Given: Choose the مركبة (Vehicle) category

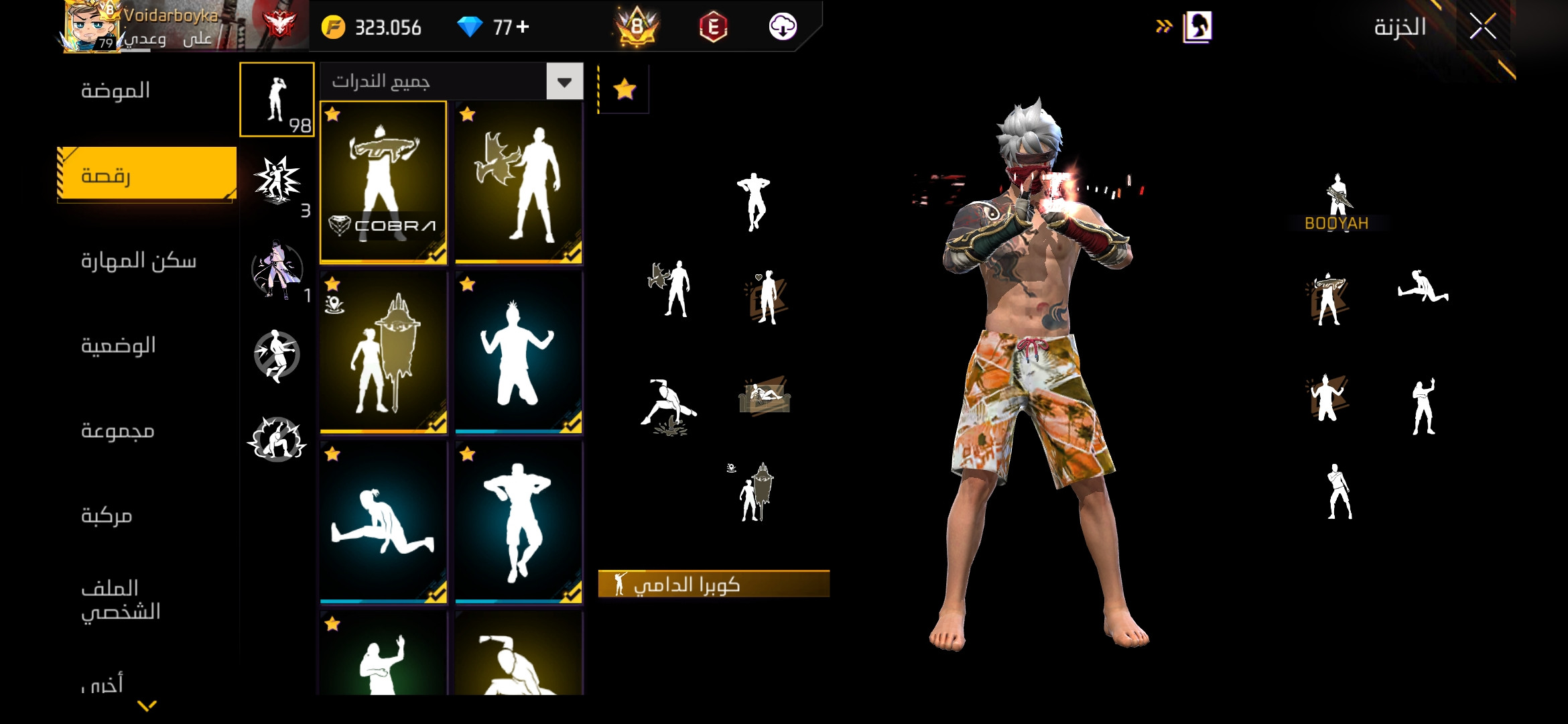Looking at the screenshot, I should coord(107,516).
